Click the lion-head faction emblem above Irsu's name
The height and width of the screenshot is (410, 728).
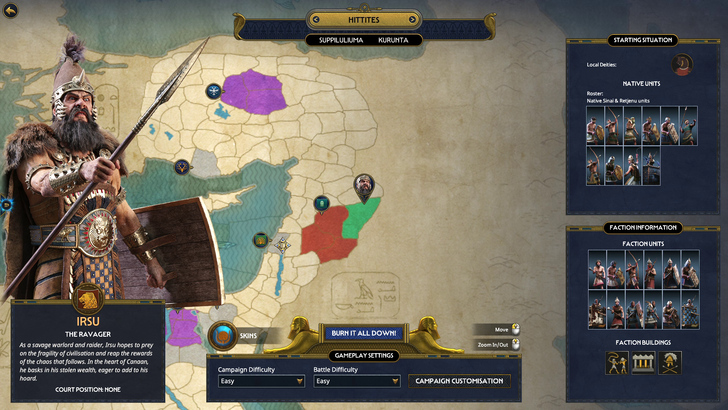87,296
